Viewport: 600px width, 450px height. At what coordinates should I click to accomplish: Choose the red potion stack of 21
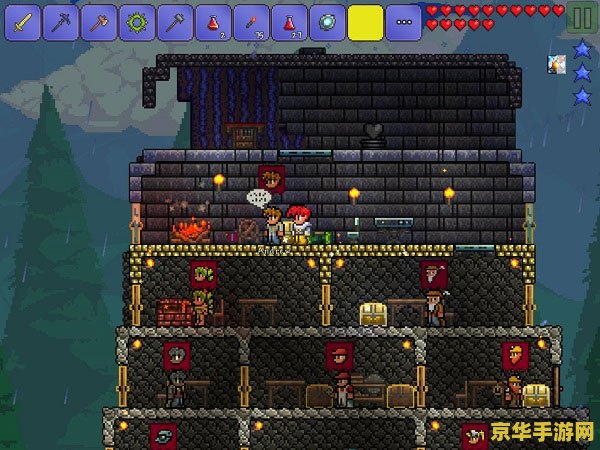(289, 20)
